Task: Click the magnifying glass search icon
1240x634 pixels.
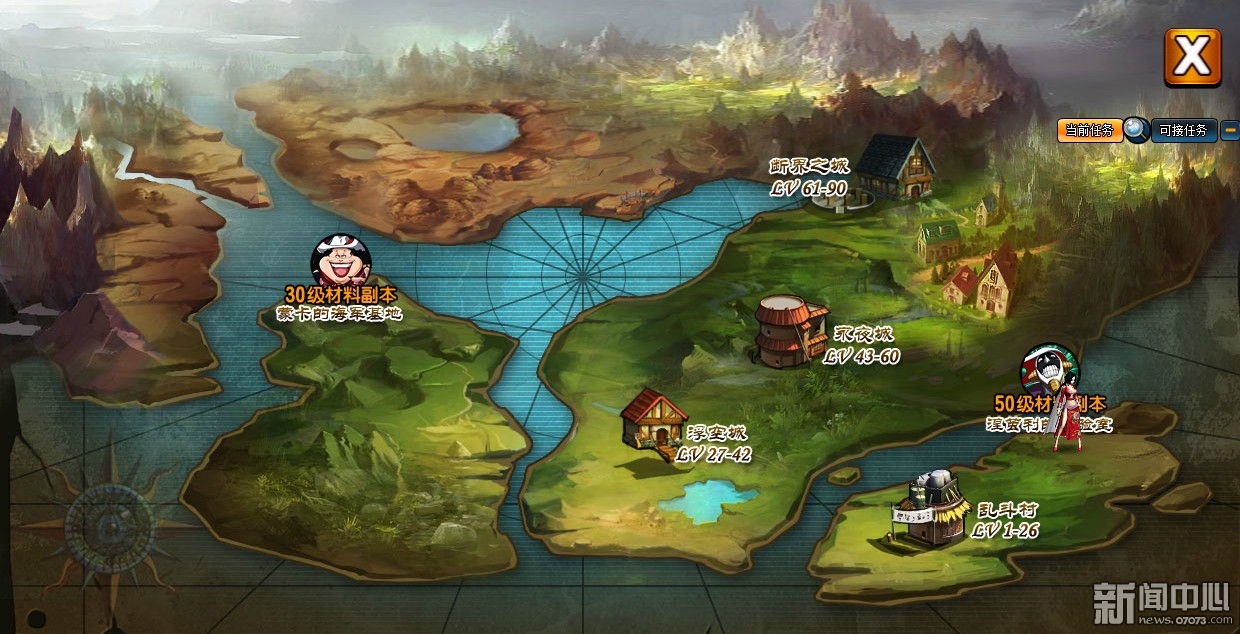Action: click(1136, 129)
